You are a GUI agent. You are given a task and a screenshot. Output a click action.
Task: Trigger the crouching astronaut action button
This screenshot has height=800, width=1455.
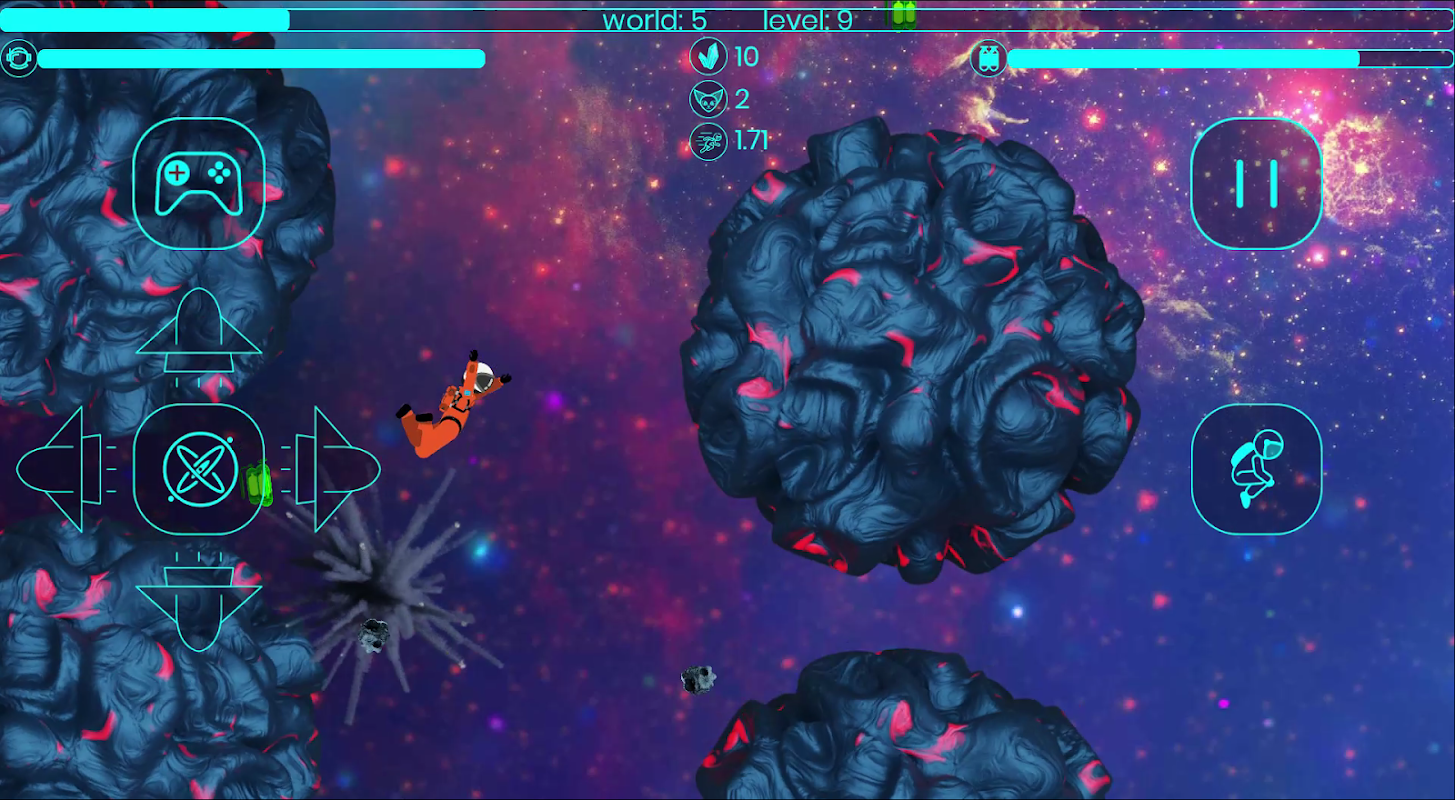pos(1256,469)
